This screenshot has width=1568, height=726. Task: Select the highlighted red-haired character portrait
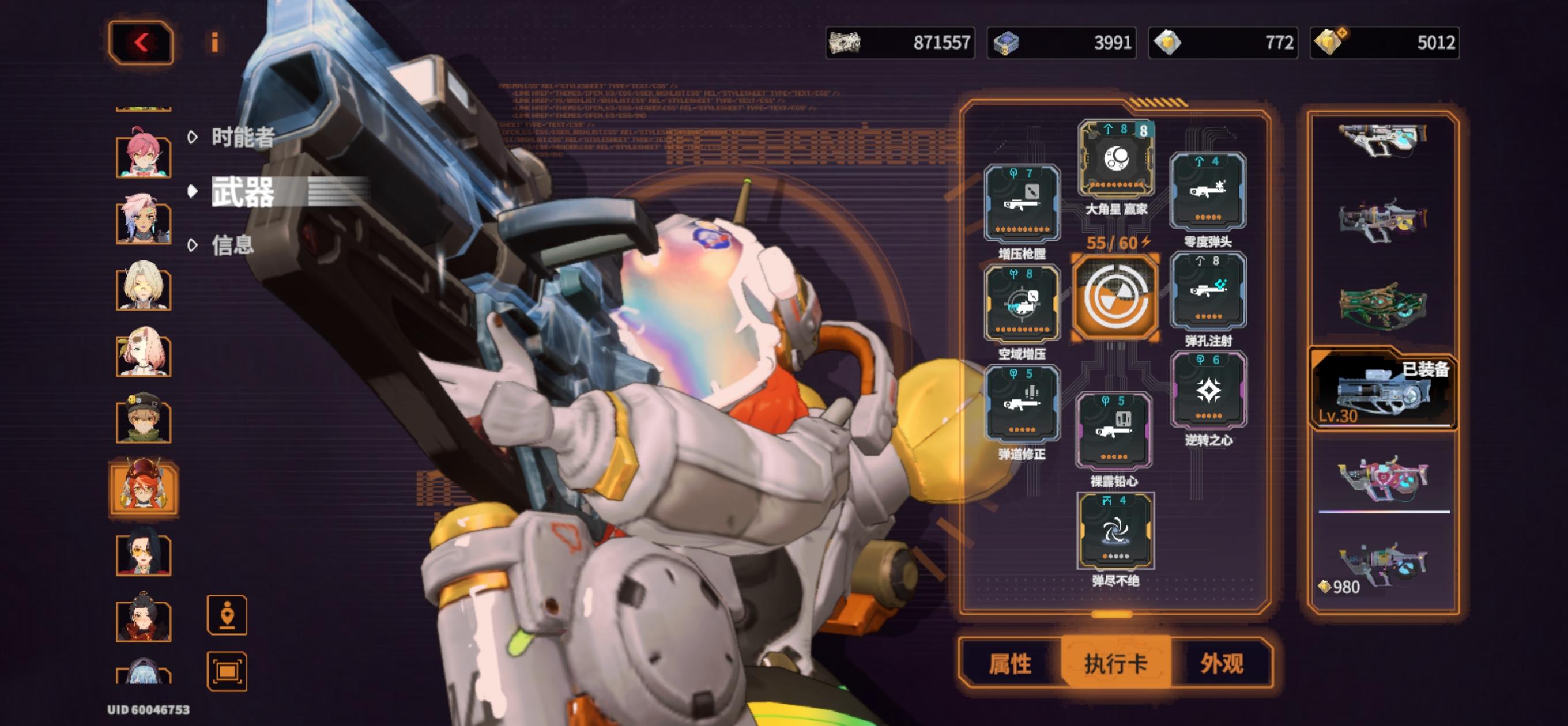[x=144, y=487]
